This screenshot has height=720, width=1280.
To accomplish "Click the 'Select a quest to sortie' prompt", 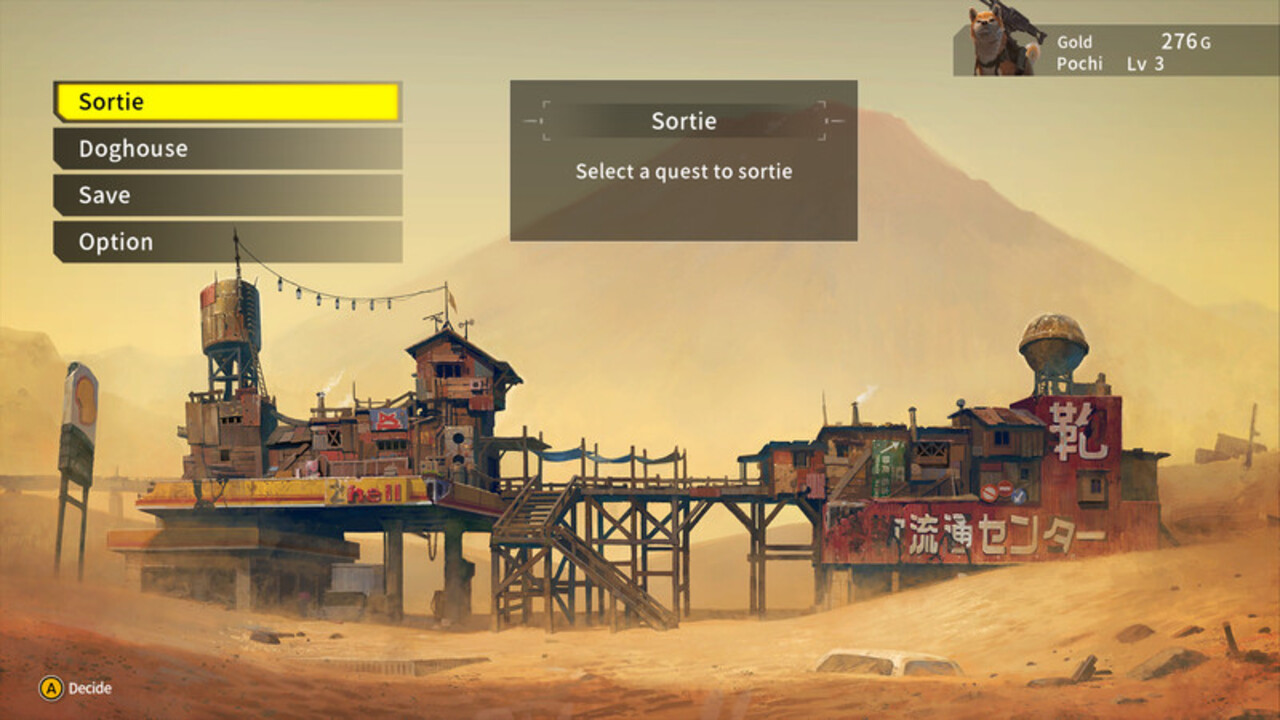I will pyautogui.click(x=683, y=171).
